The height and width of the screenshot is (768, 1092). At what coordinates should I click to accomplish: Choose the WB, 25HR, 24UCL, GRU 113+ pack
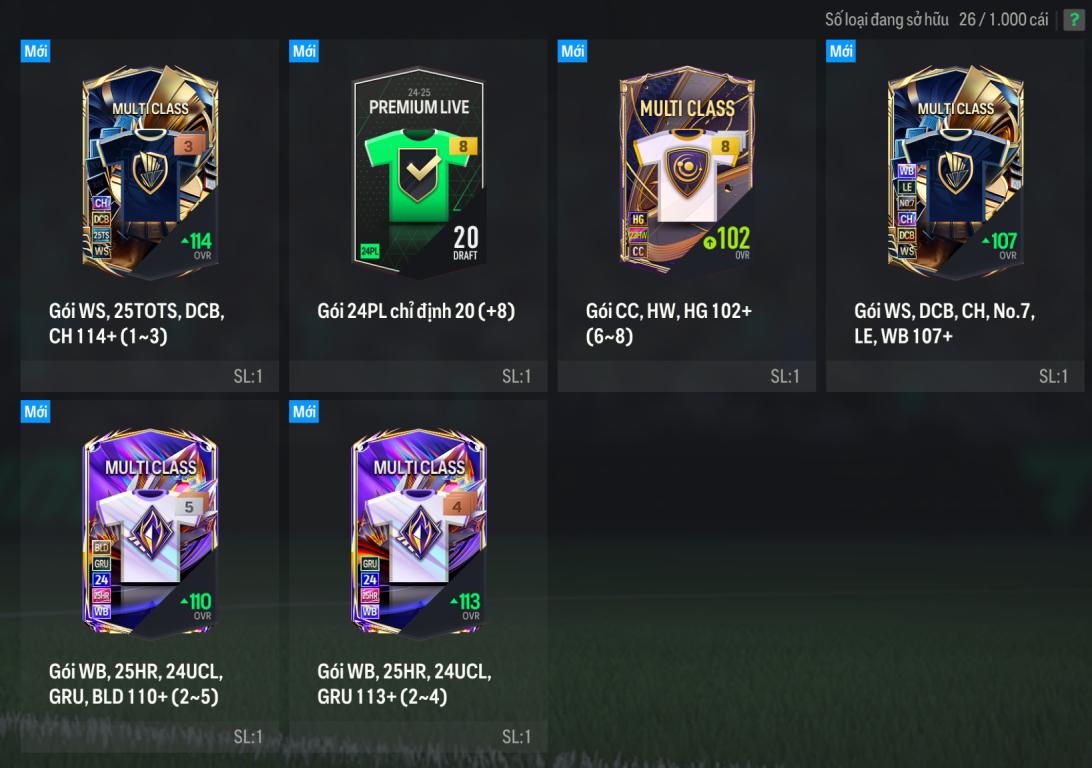[418, 532]
